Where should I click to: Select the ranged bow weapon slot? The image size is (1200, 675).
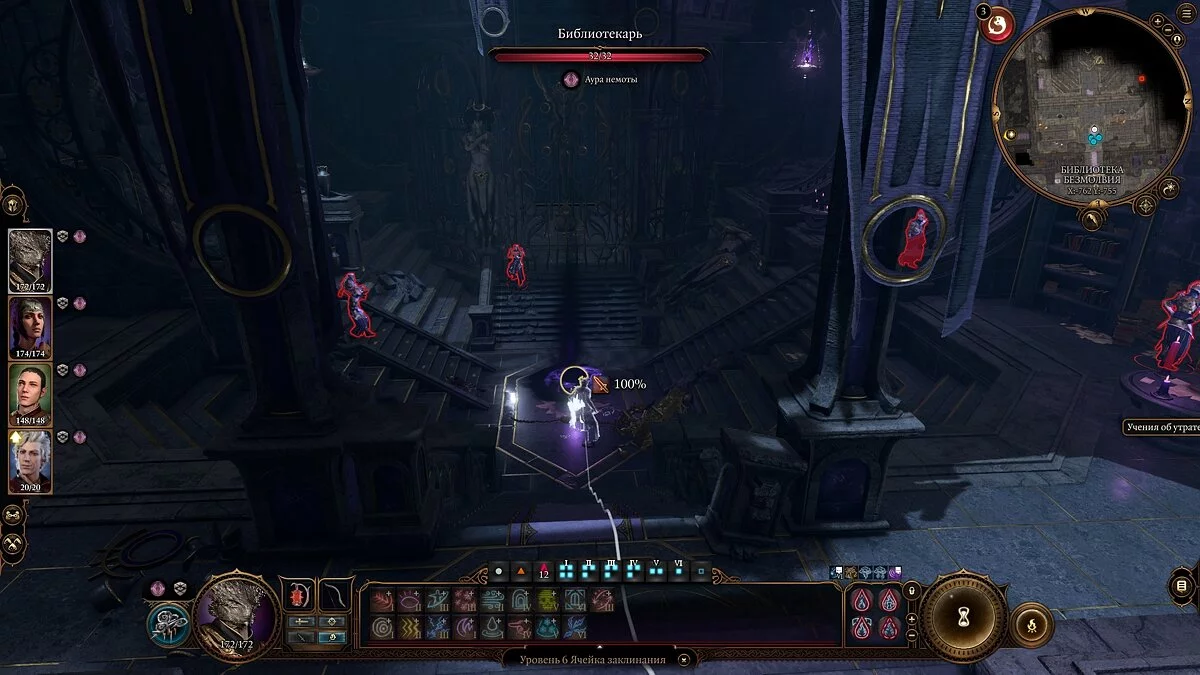(x=334, y=594)
